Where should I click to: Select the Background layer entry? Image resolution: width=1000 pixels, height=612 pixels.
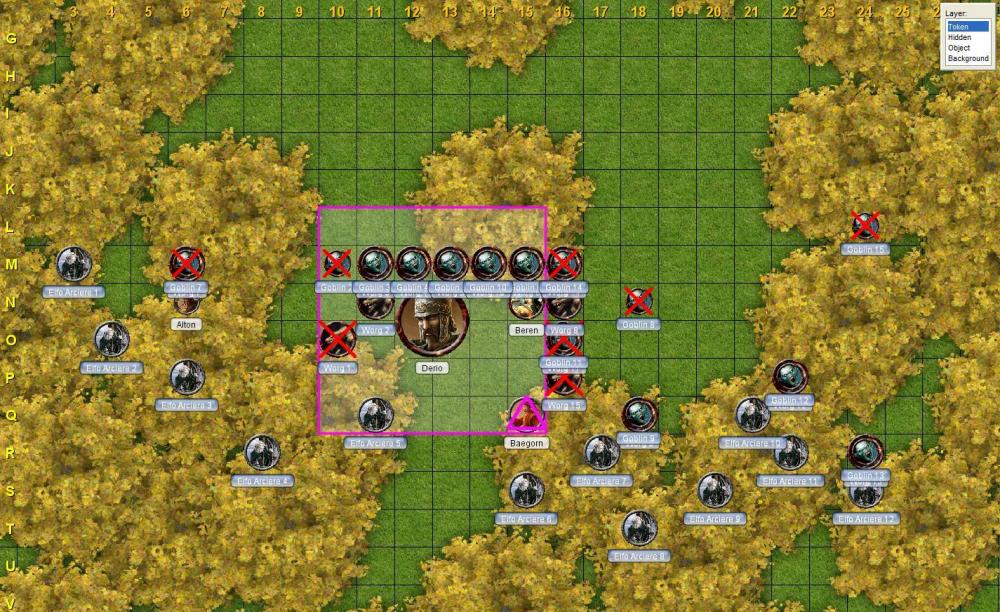(967, 59)
